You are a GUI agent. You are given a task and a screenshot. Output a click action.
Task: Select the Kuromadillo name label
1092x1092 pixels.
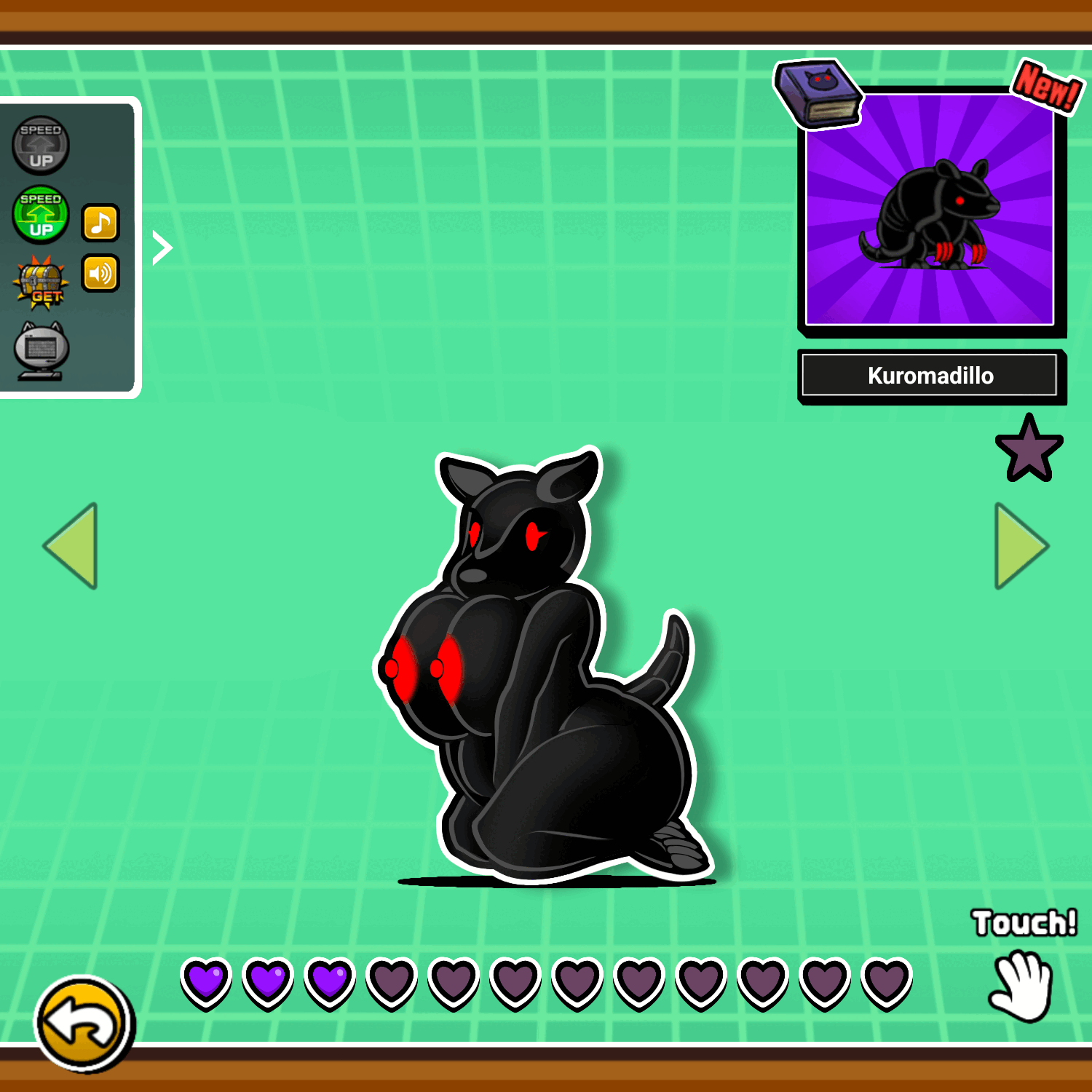pyautogui.click(x=930, y=376)
